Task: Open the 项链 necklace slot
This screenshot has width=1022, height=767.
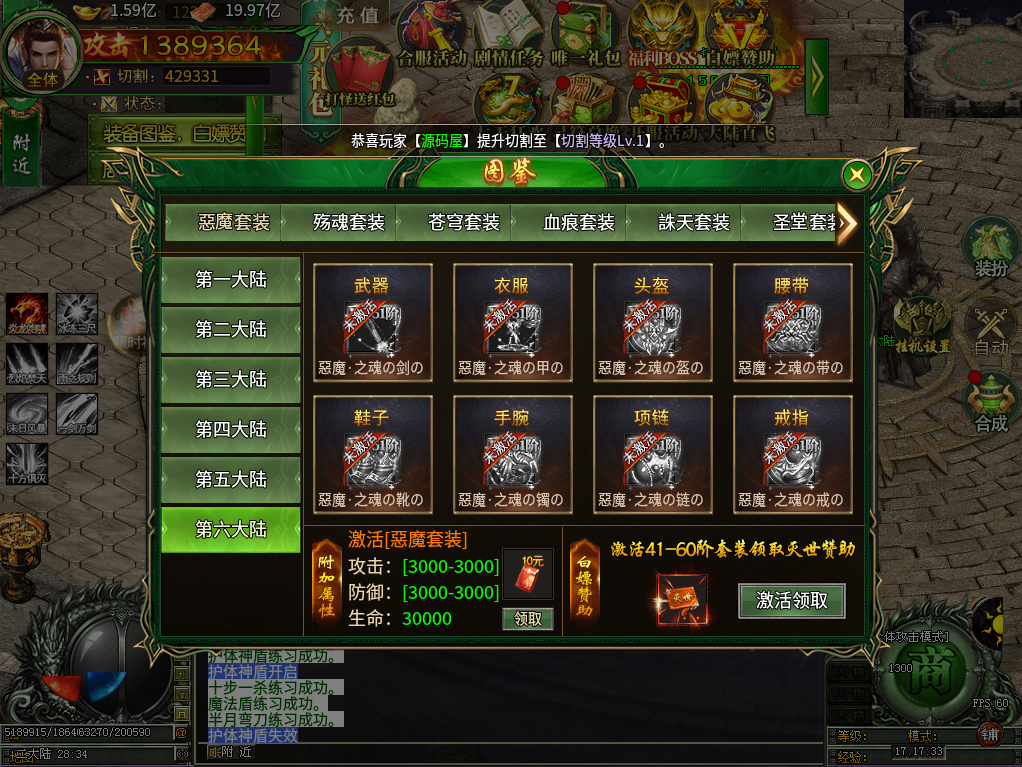Action: 652,456
